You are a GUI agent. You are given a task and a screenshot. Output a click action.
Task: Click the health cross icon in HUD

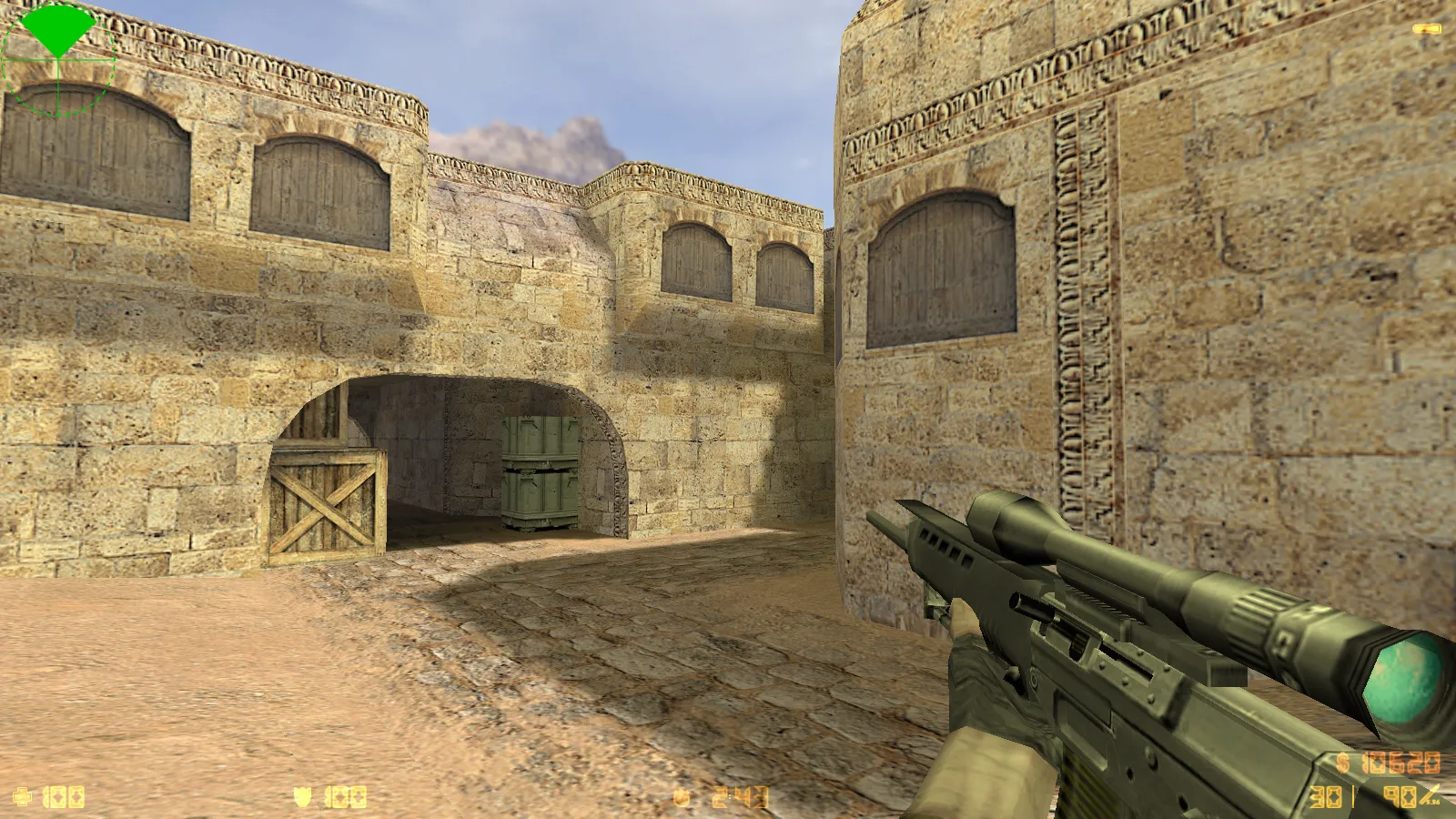click(23, 796)
